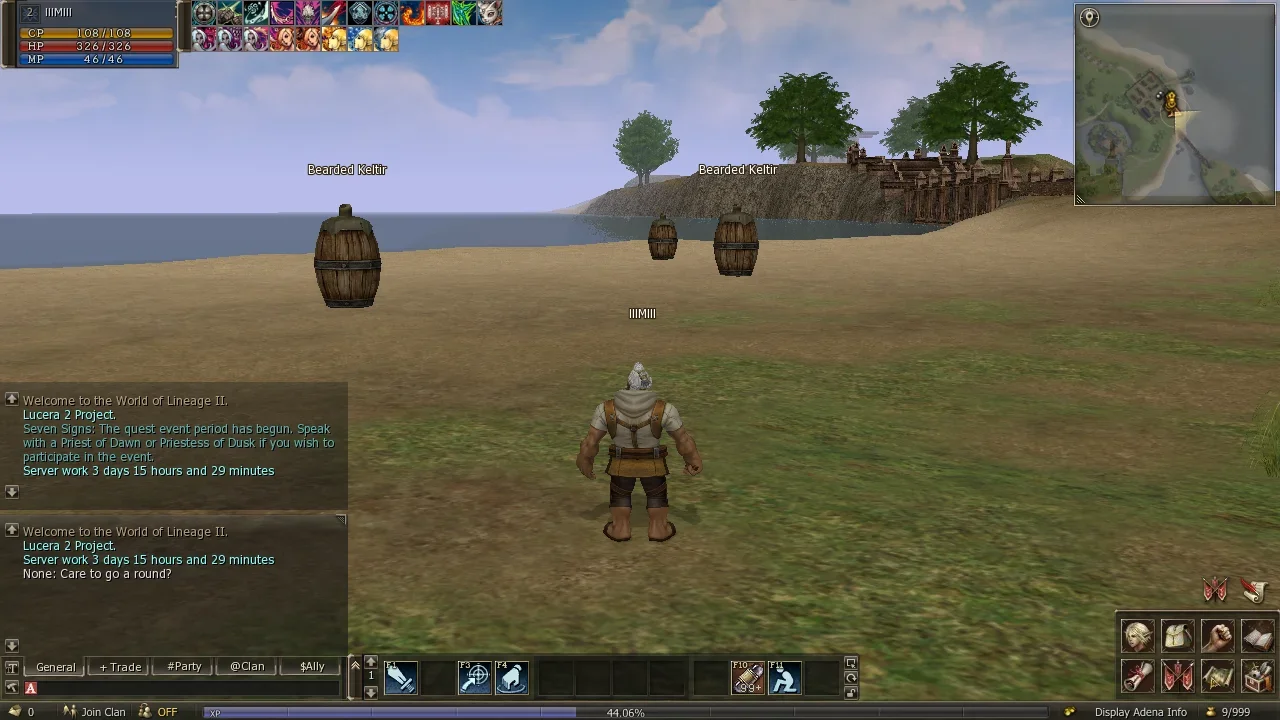Switch to the $Ally chat tab
This screenshot has height=720, width=1280.
pyautogui.click(x=312, y=667)
